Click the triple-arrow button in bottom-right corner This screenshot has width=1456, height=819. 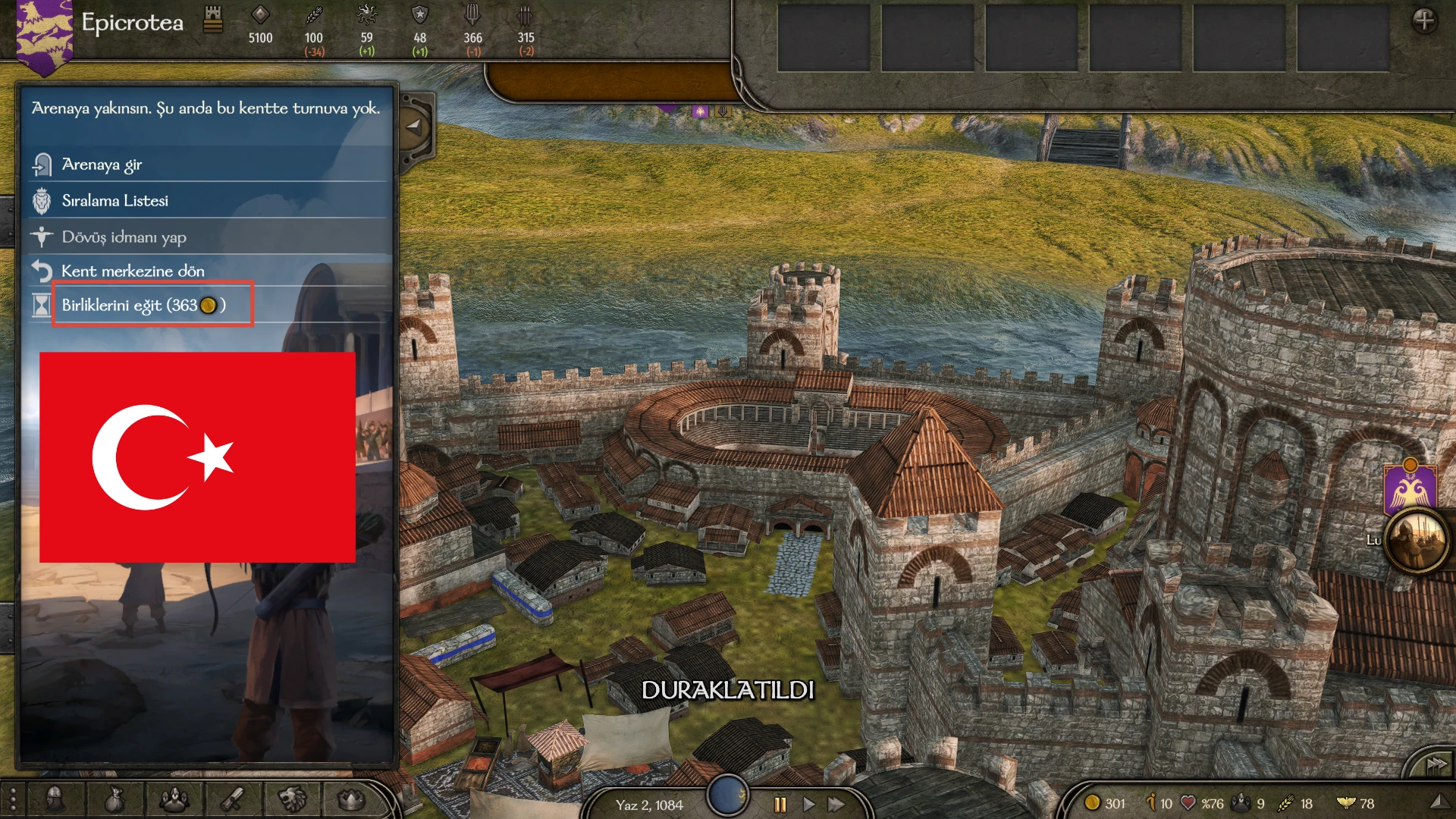[x=1436, y=765]
